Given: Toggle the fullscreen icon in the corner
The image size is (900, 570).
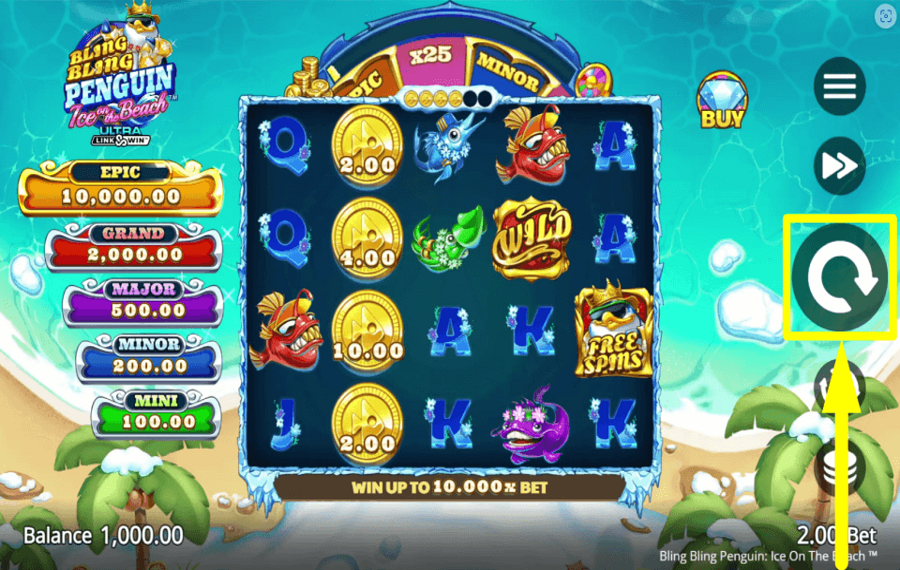Looking at the screenshot, I should pos(883,16).
